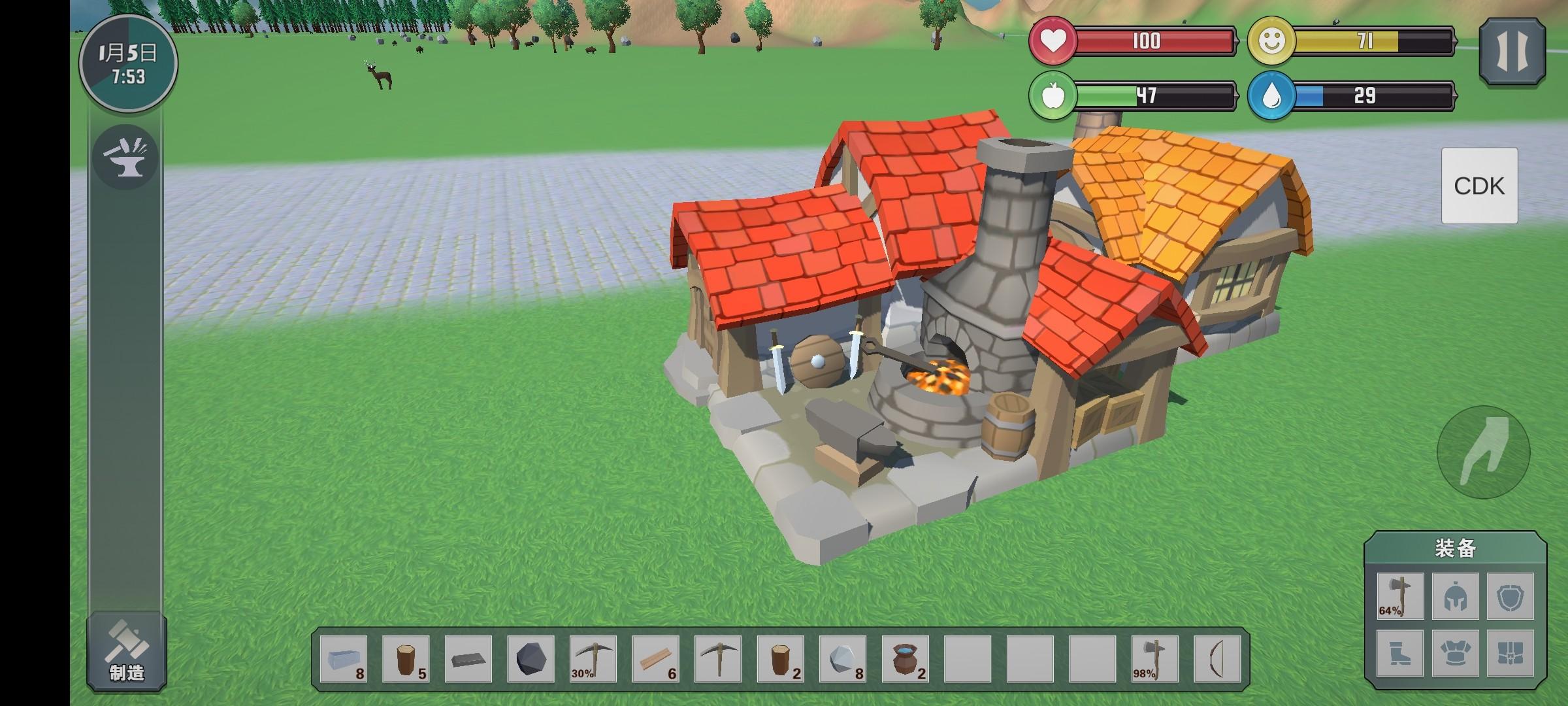
Task: Choose the bow in the hotbar
Action: (x=1217, y=659)
